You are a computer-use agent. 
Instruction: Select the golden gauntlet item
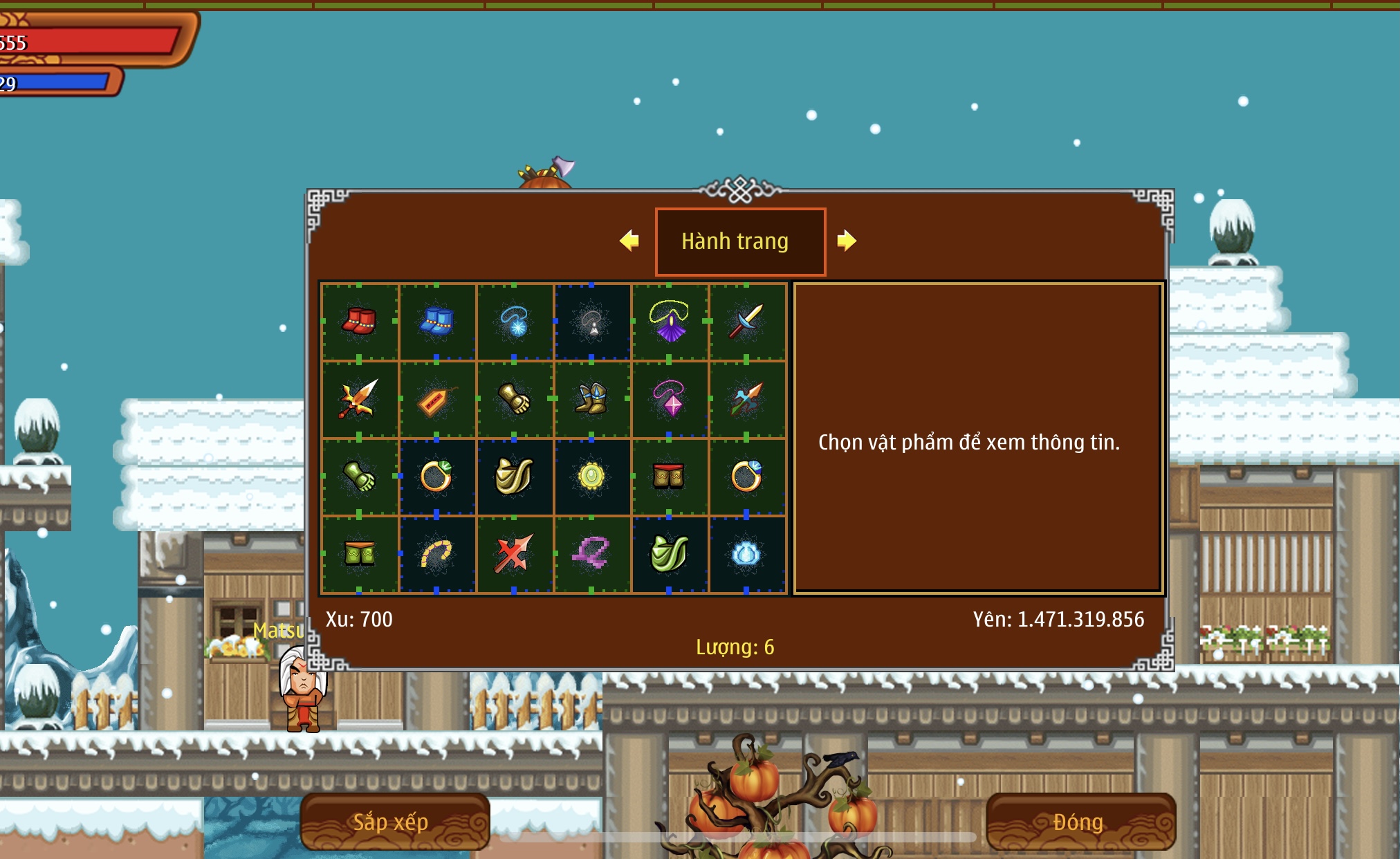[x=514, y=400]
